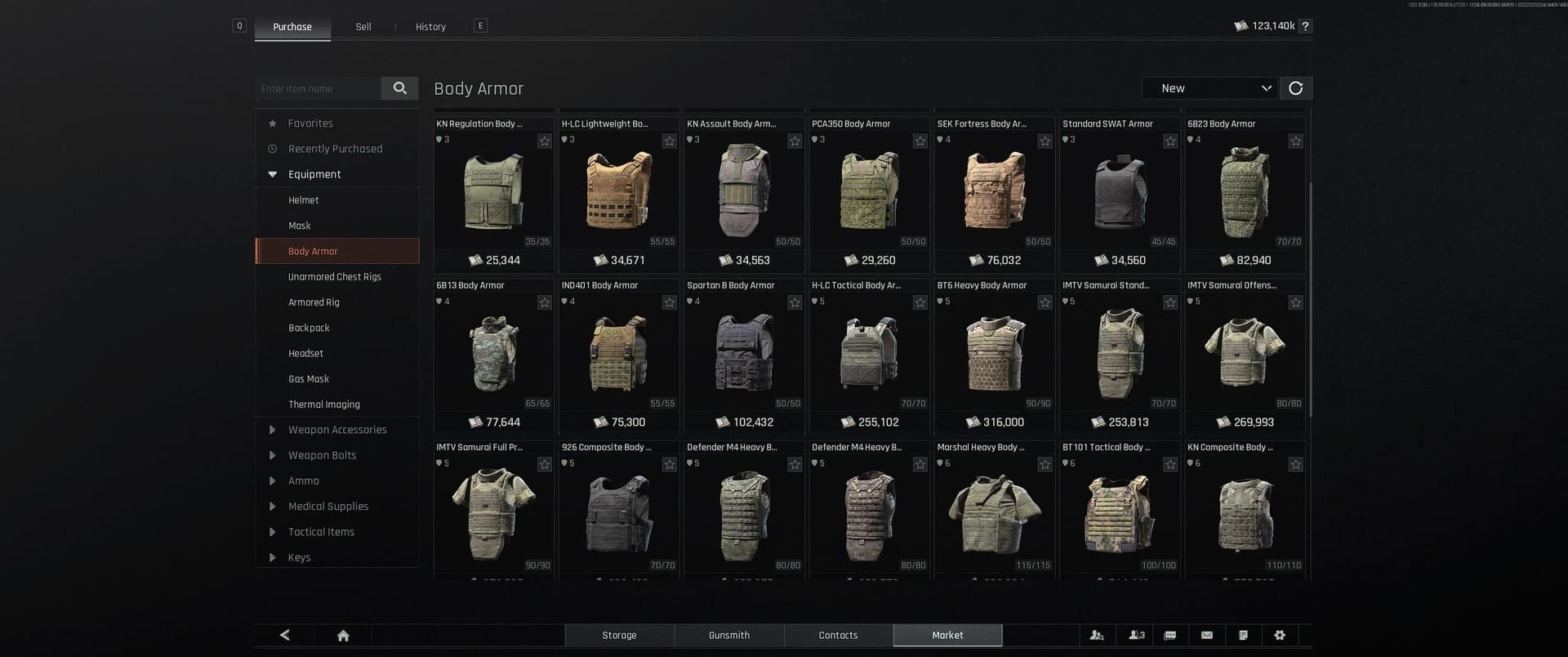Open the New sort order dropdown
This screenshot has width=1568, height=657.
(1209, 87)
